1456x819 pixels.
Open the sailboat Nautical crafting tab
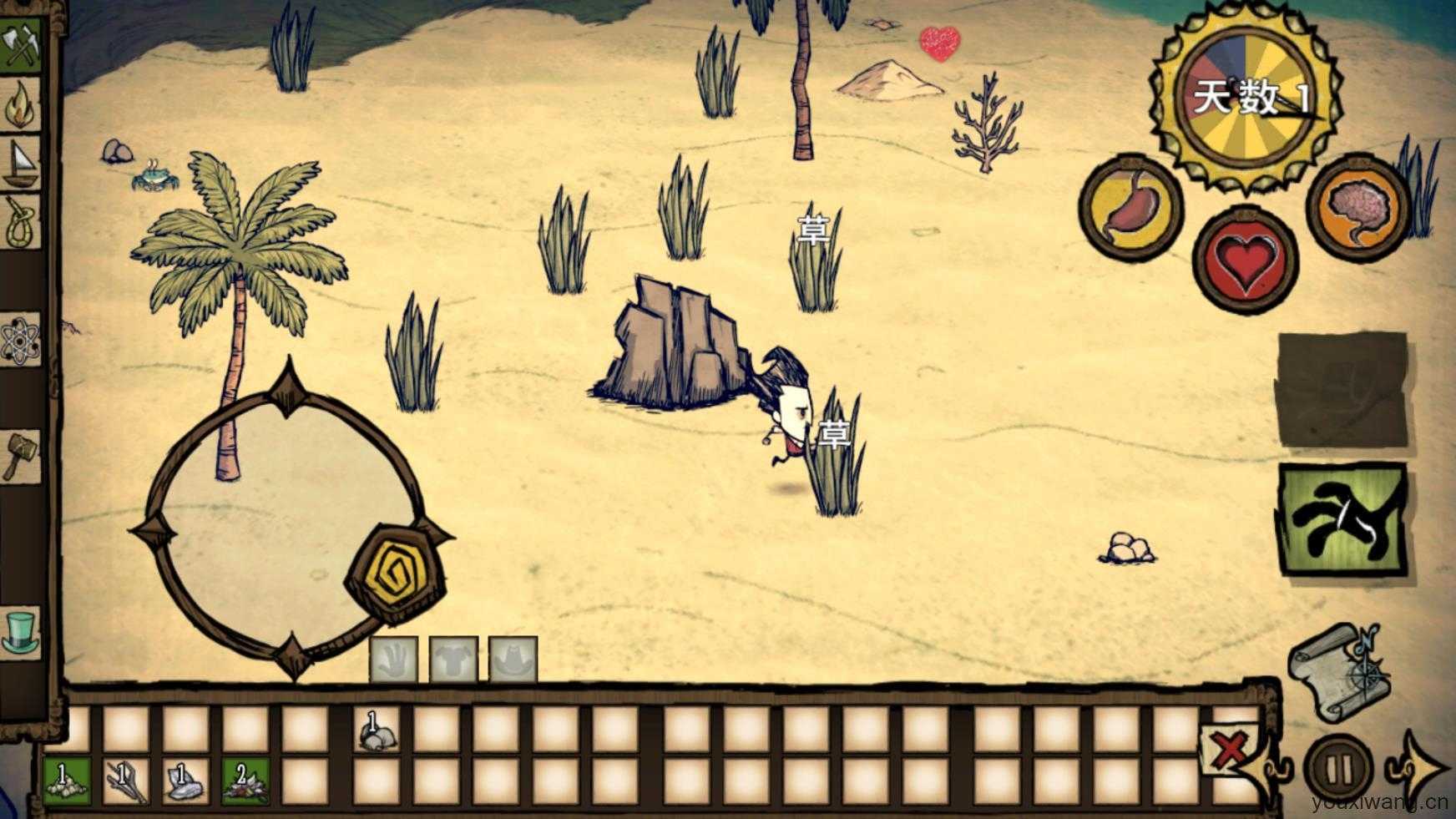point(21,163)
